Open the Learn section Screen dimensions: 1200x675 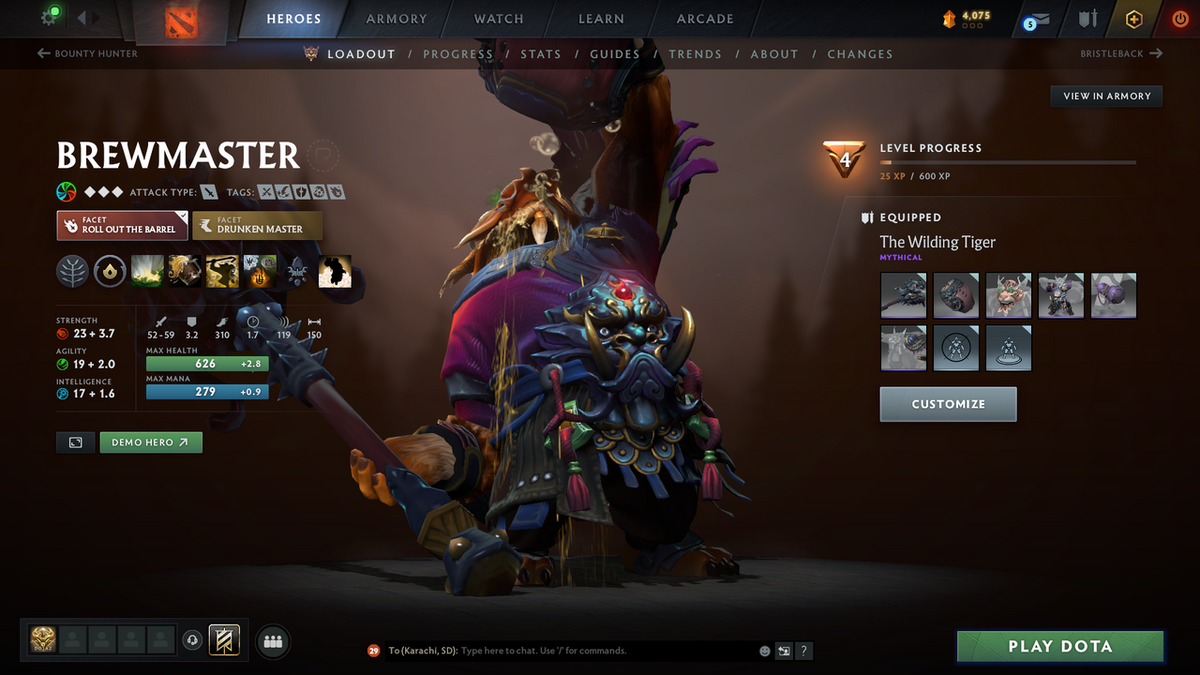600,19
